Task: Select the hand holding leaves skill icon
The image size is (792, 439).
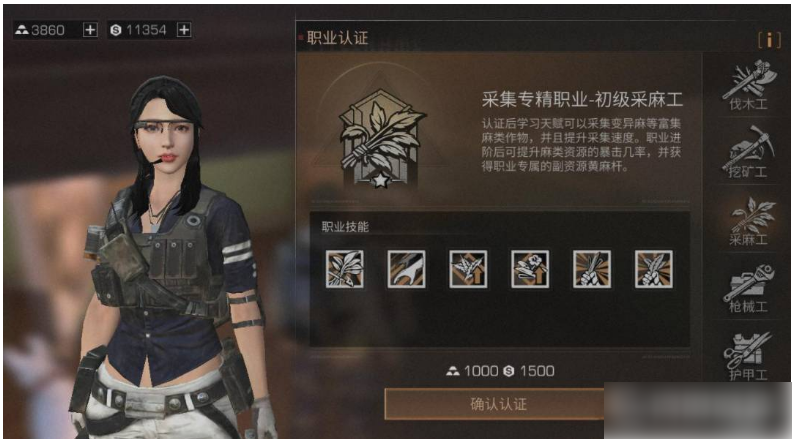Action: 654,269
